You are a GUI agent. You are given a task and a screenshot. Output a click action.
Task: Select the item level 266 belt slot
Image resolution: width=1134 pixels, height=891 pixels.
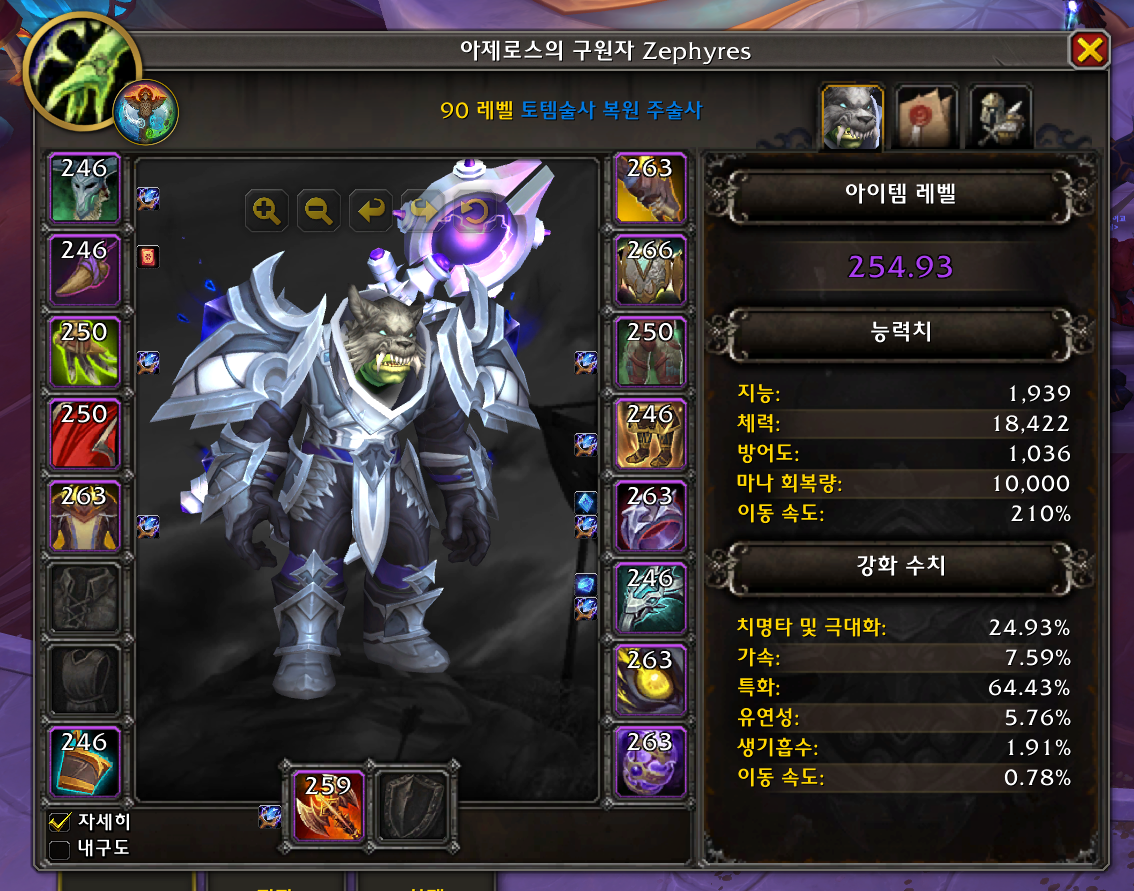(x=650, y=270)
